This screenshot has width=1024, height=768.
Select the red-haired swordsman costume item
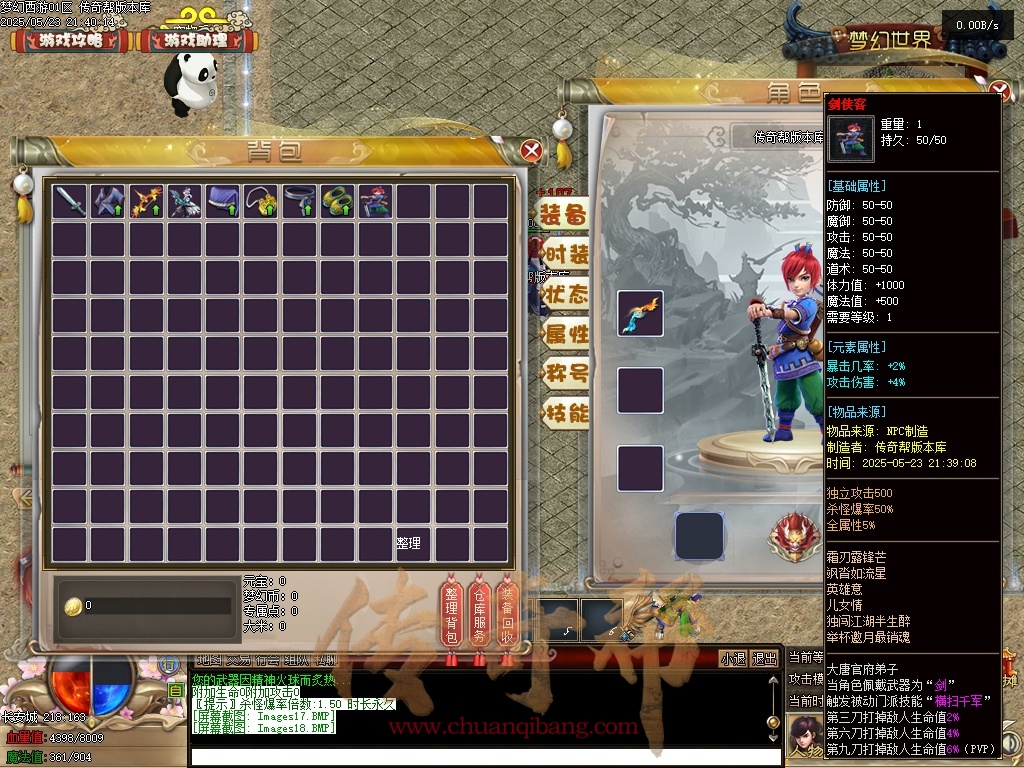point(376,202)
